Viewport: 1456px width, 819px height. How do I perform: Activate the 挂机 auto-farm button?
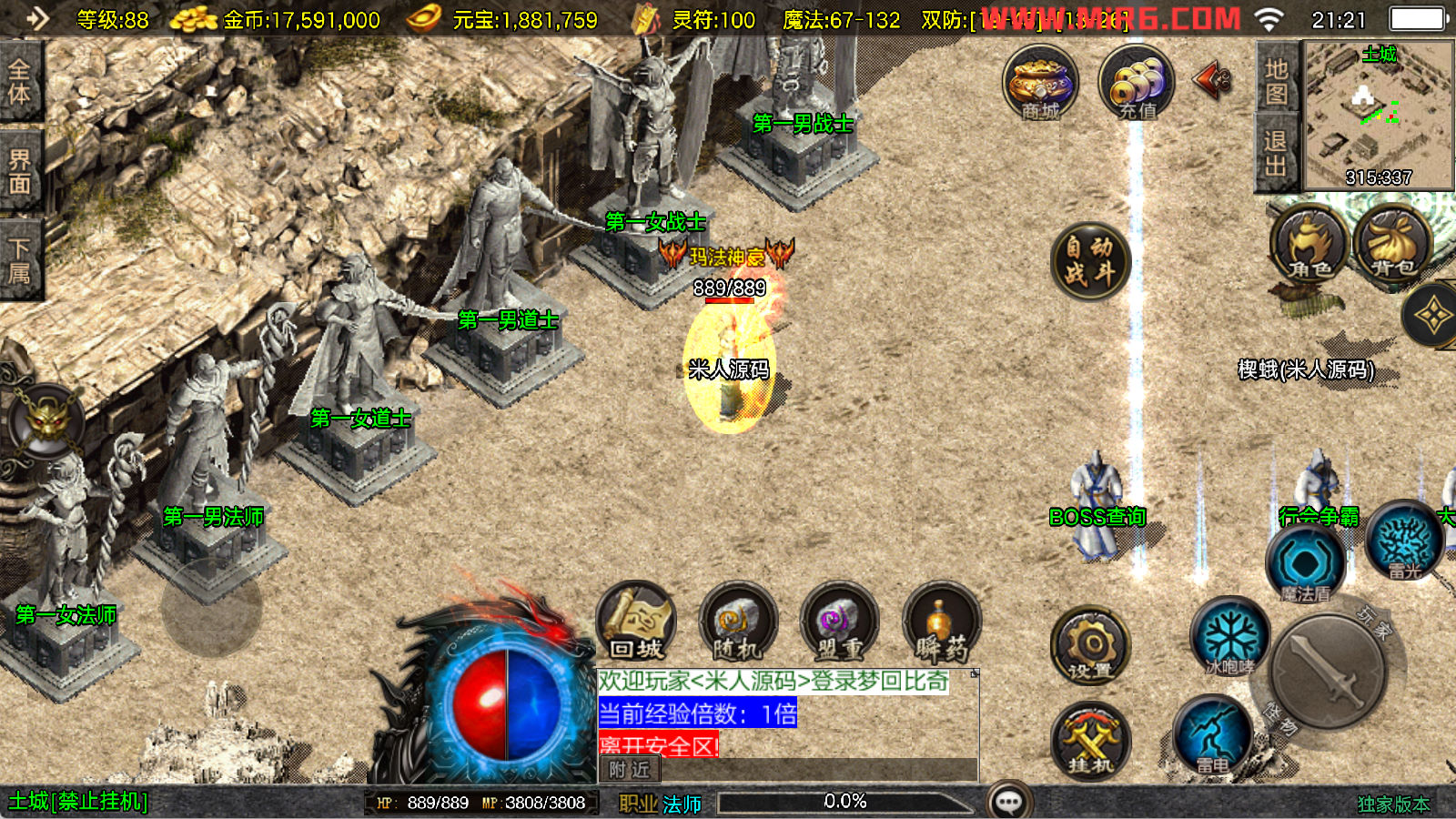pos(1090,741)
